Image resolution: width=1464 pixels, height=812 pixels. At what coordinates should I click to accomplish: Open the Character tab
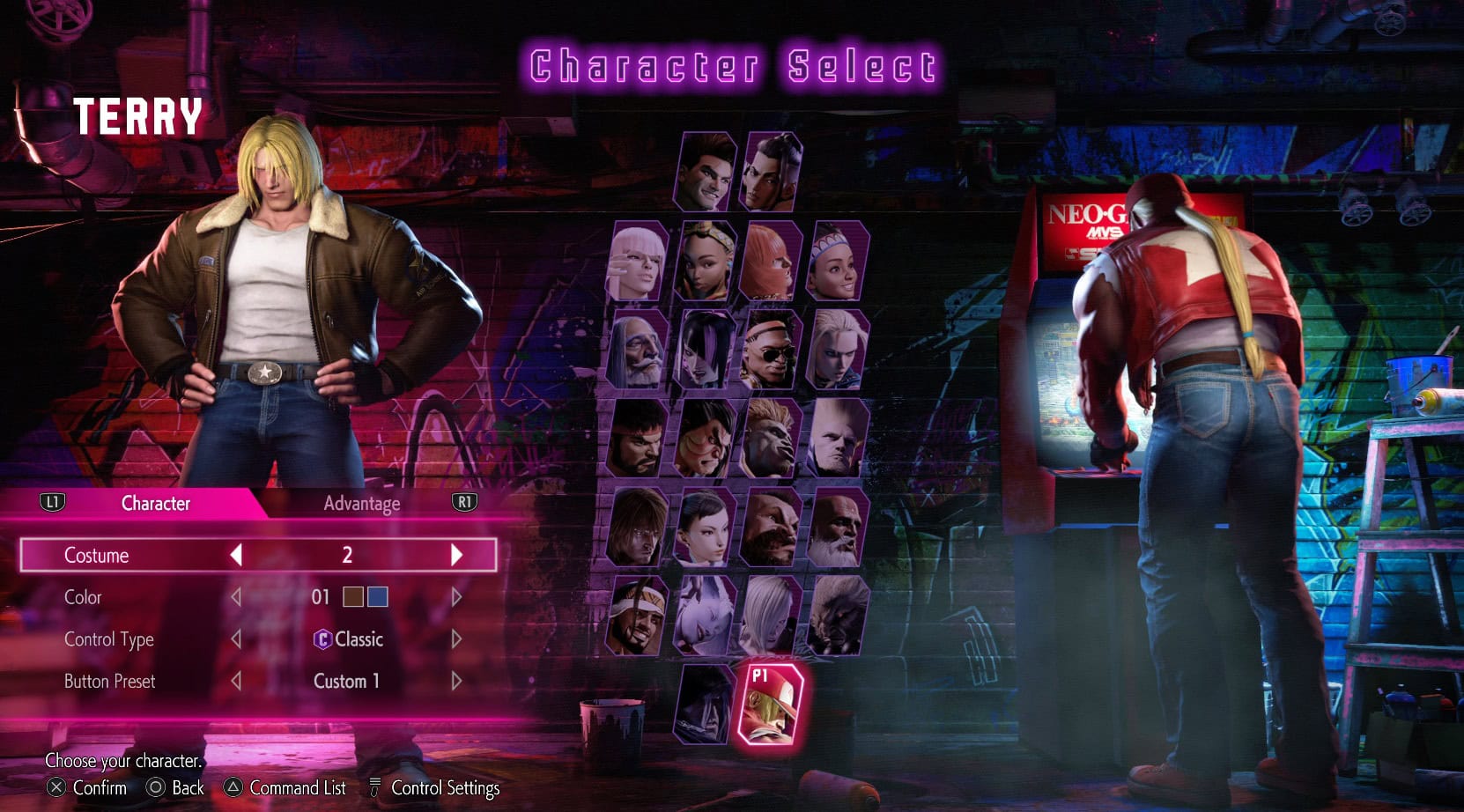(155, 503)
